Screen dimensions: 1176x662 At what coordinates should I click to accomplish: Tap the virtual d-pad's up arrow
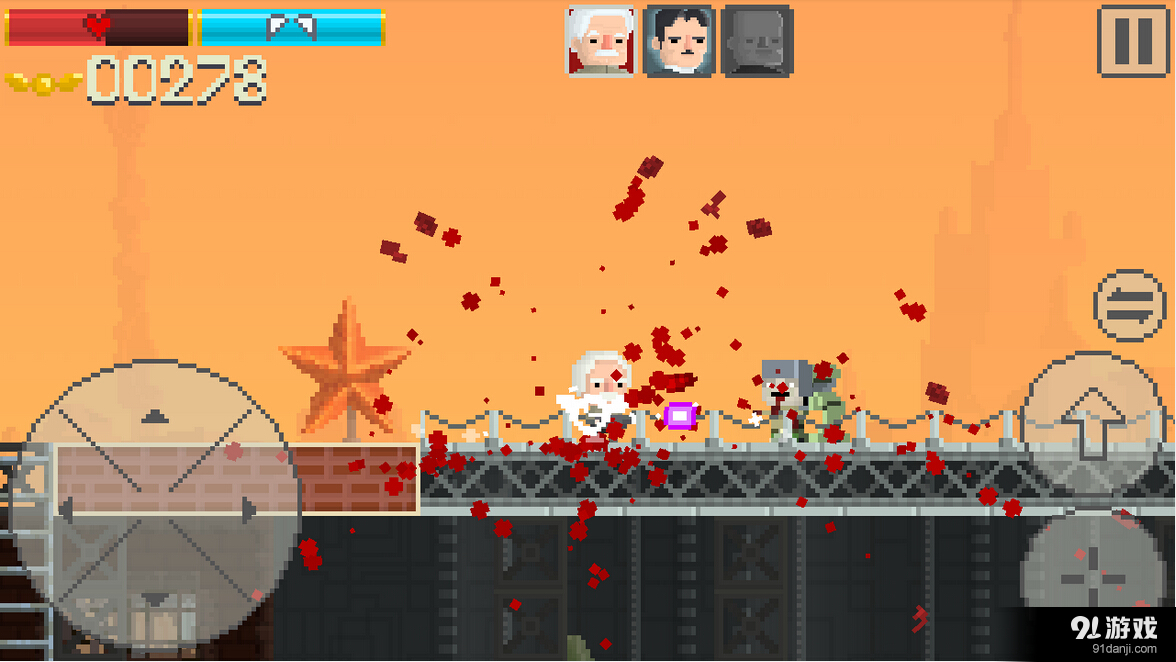coord(153,413)
